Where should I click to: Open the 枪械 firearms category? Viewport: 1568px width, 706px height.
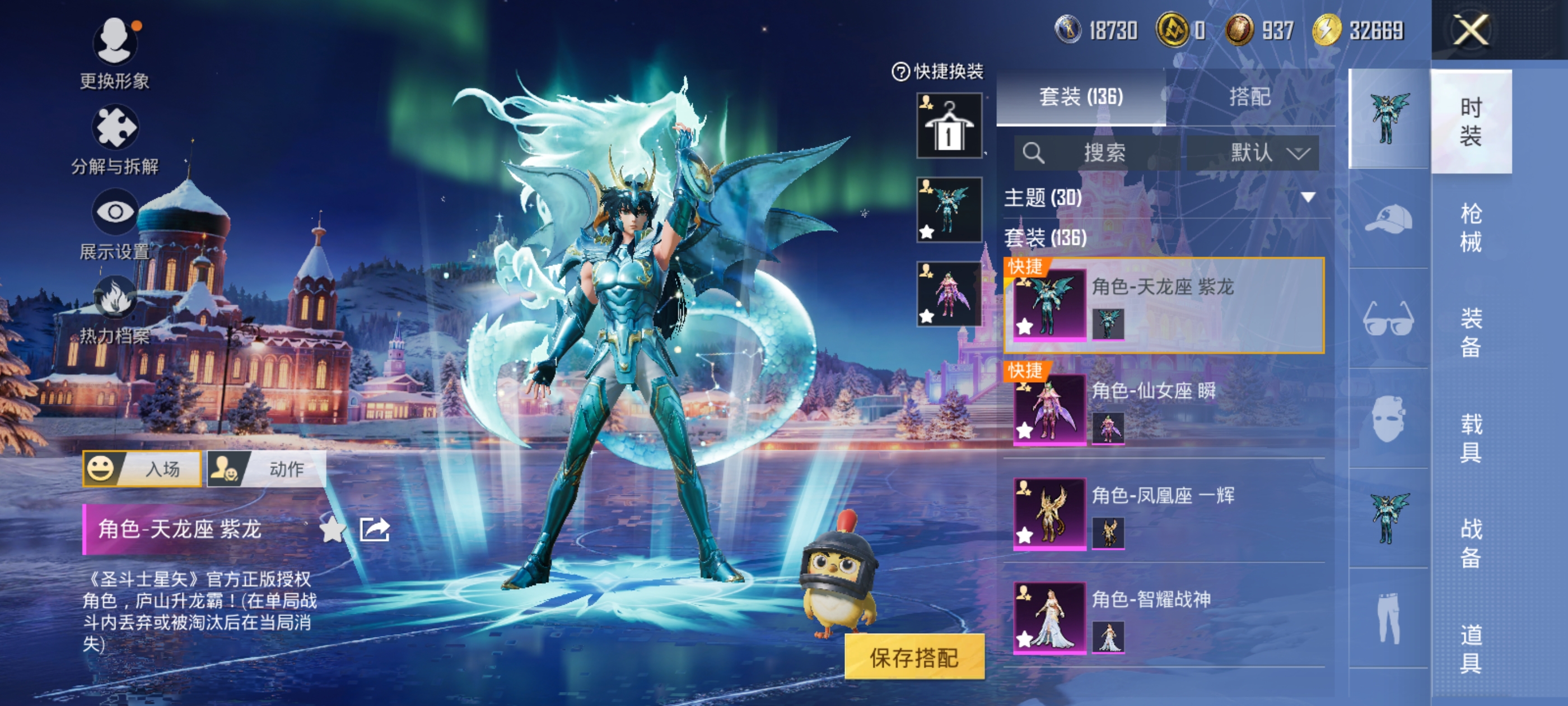(x=1470, y=227)
